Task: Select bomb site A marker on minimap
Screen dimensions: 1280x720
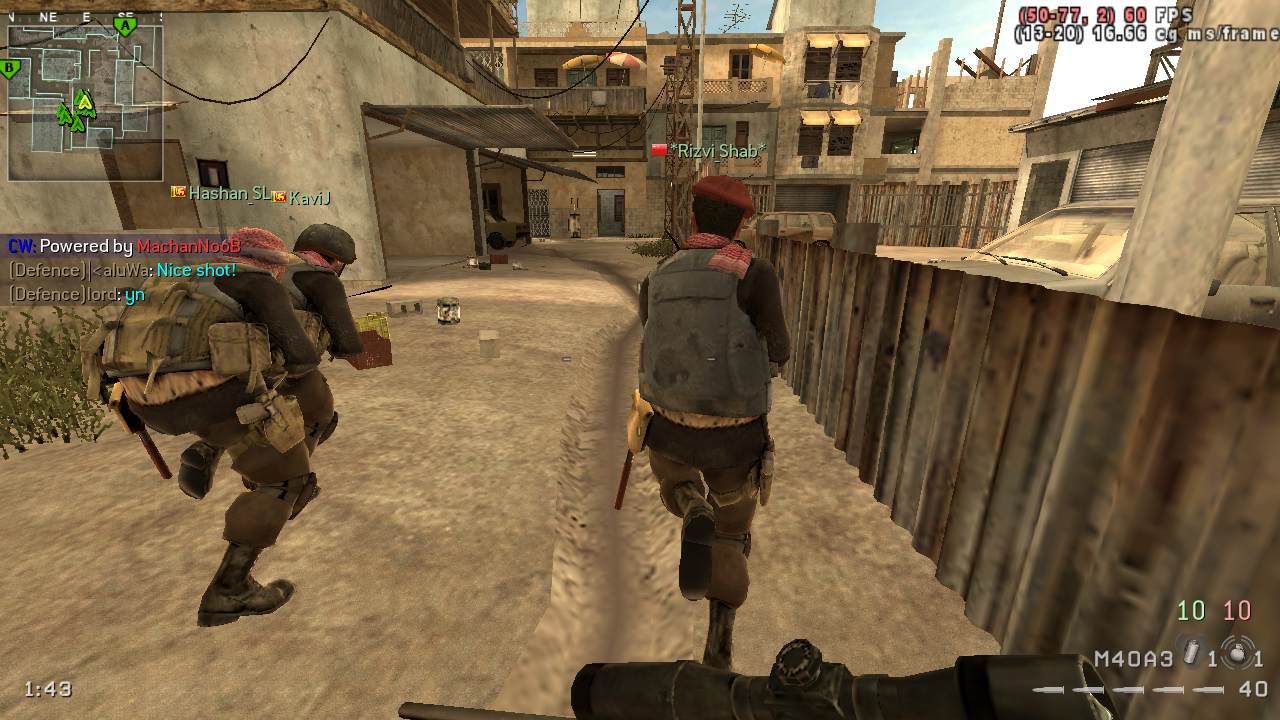Action: (125, 27)
